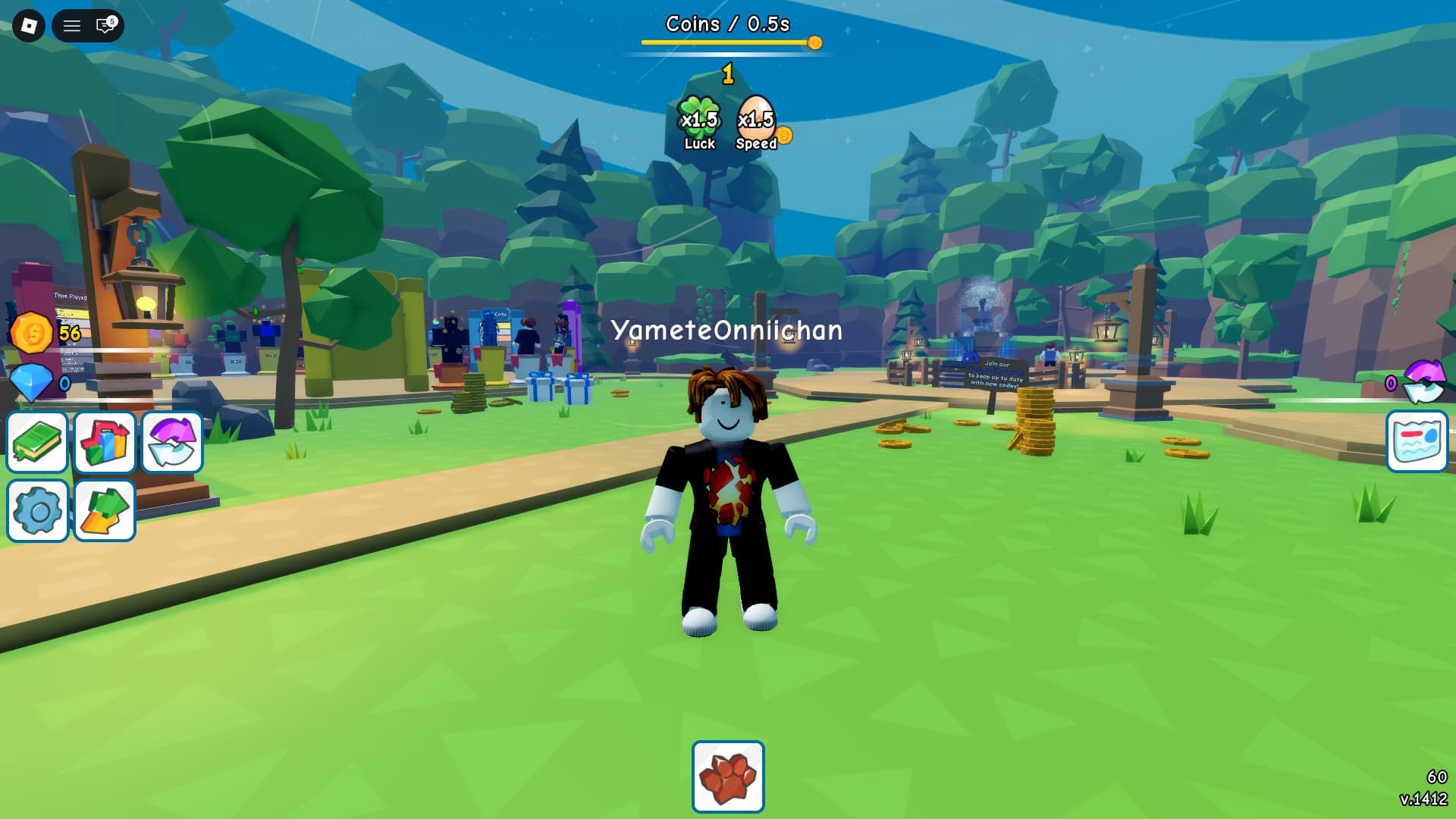
Task: Click the x1.5 Luck clover boost
Action: (x=699, y=123)
